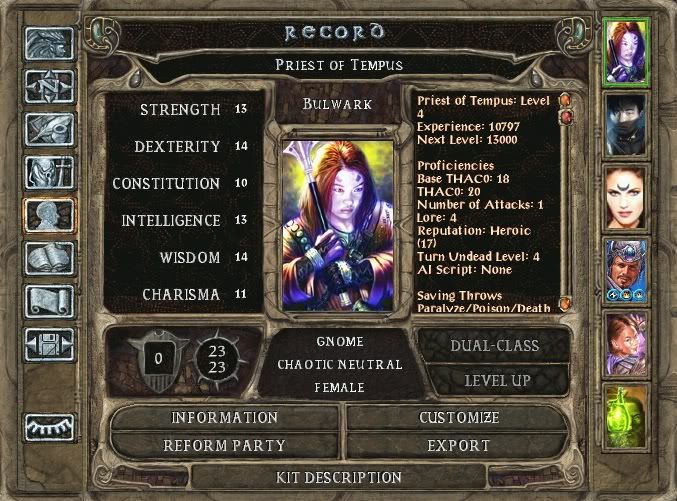Select the helmeted warrior party portrait

pyautogui.click(x=628, y=268)
